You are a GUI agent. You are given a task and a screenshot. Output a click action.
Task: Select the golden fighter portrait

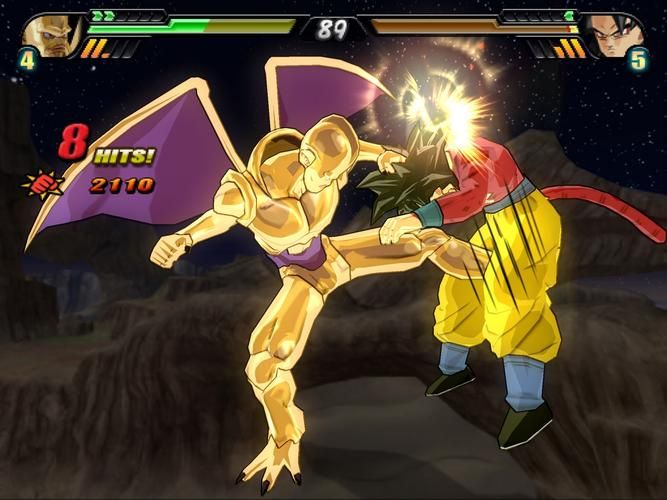click(x=50, y=34)
